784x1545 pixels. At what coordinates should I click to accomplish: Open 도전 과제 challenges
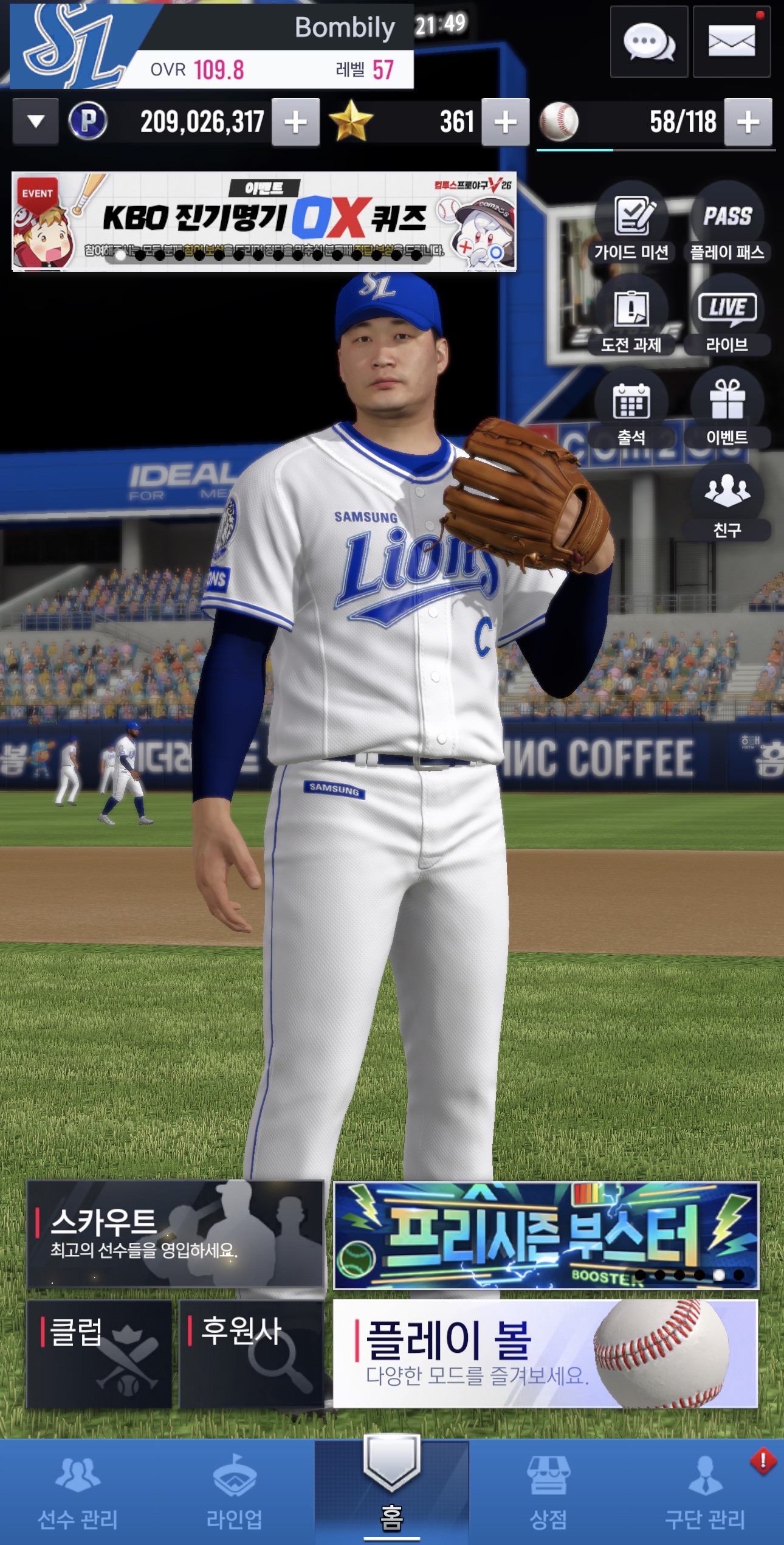[x=631, y=317]
